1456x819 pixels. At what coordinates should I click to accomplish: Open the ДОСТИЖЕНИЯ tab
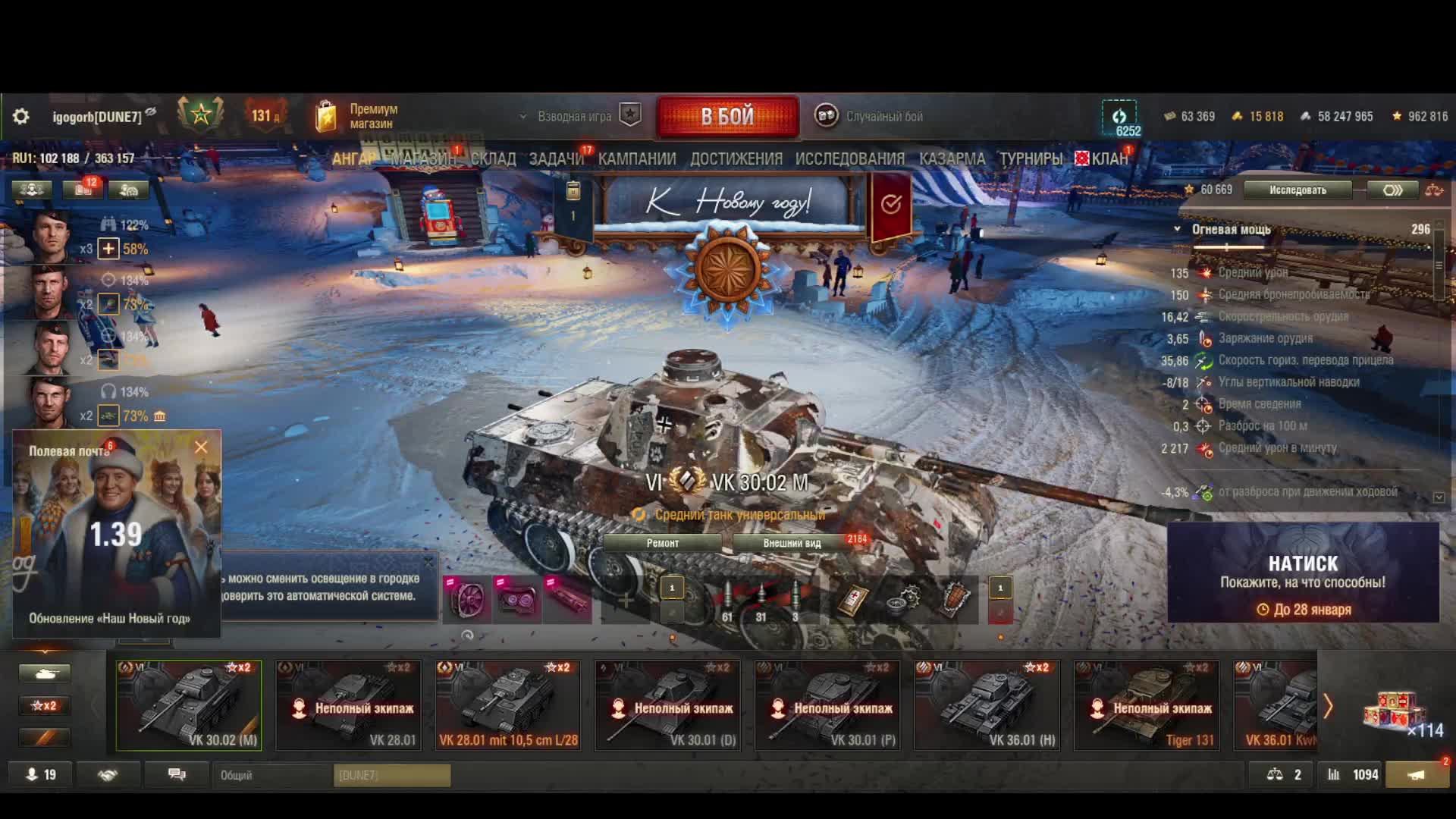(x=736, y=158)
